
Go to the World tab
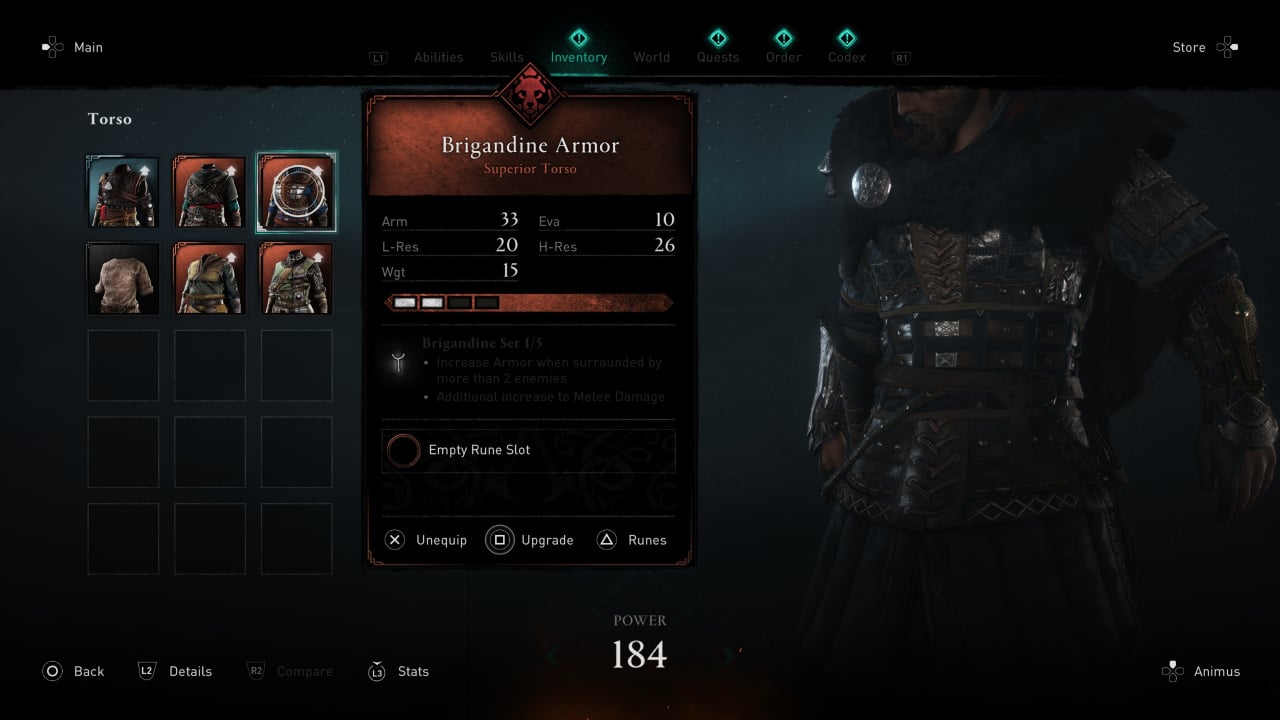651,57
